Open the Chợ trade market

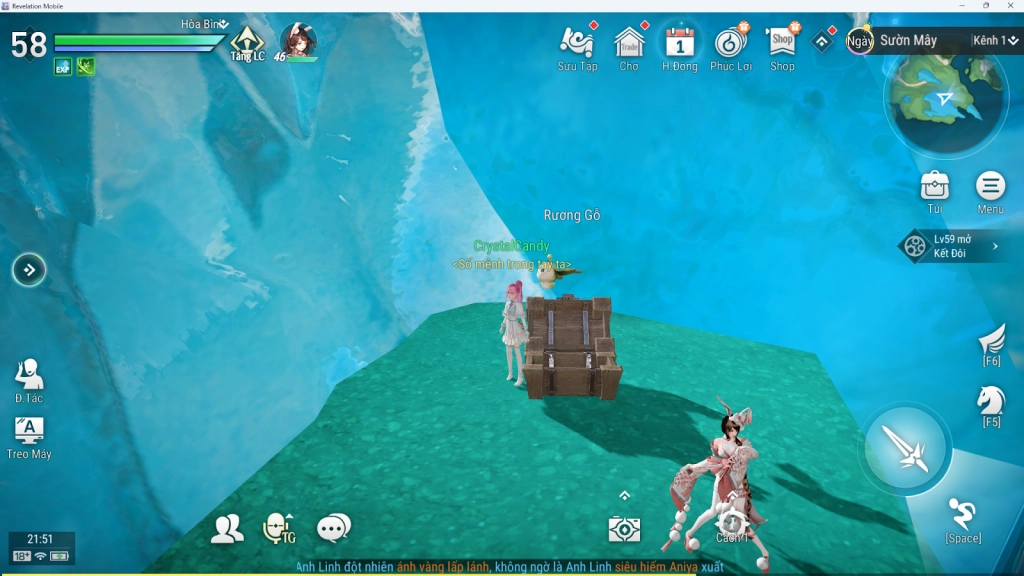pos(629,43)
